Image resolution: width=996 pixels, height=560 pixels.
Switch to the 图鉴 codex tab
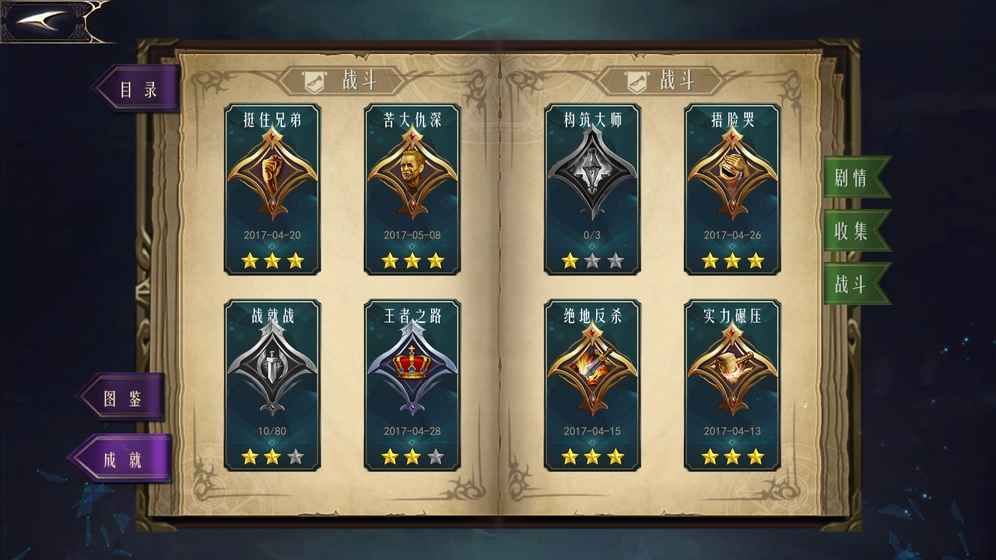click(x=124, y=398)
